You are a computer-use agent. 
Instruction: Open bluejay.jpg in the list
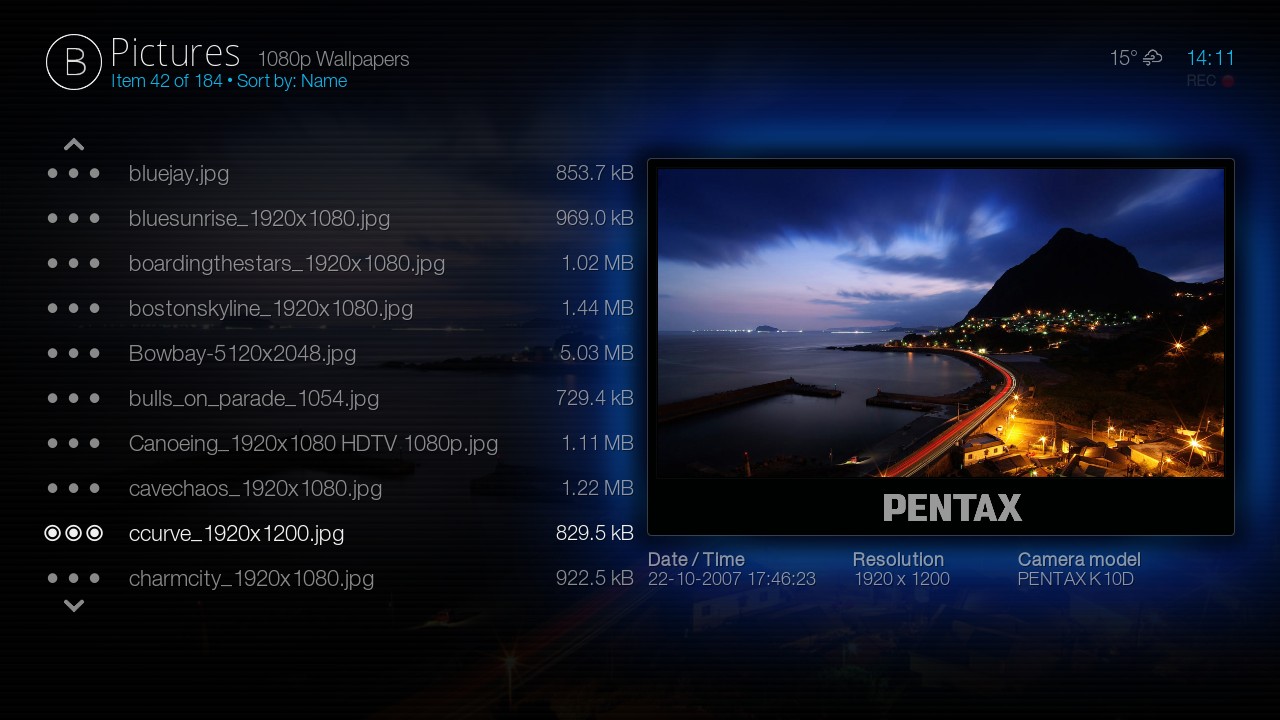pyautogui.click(x=179, y=174)
